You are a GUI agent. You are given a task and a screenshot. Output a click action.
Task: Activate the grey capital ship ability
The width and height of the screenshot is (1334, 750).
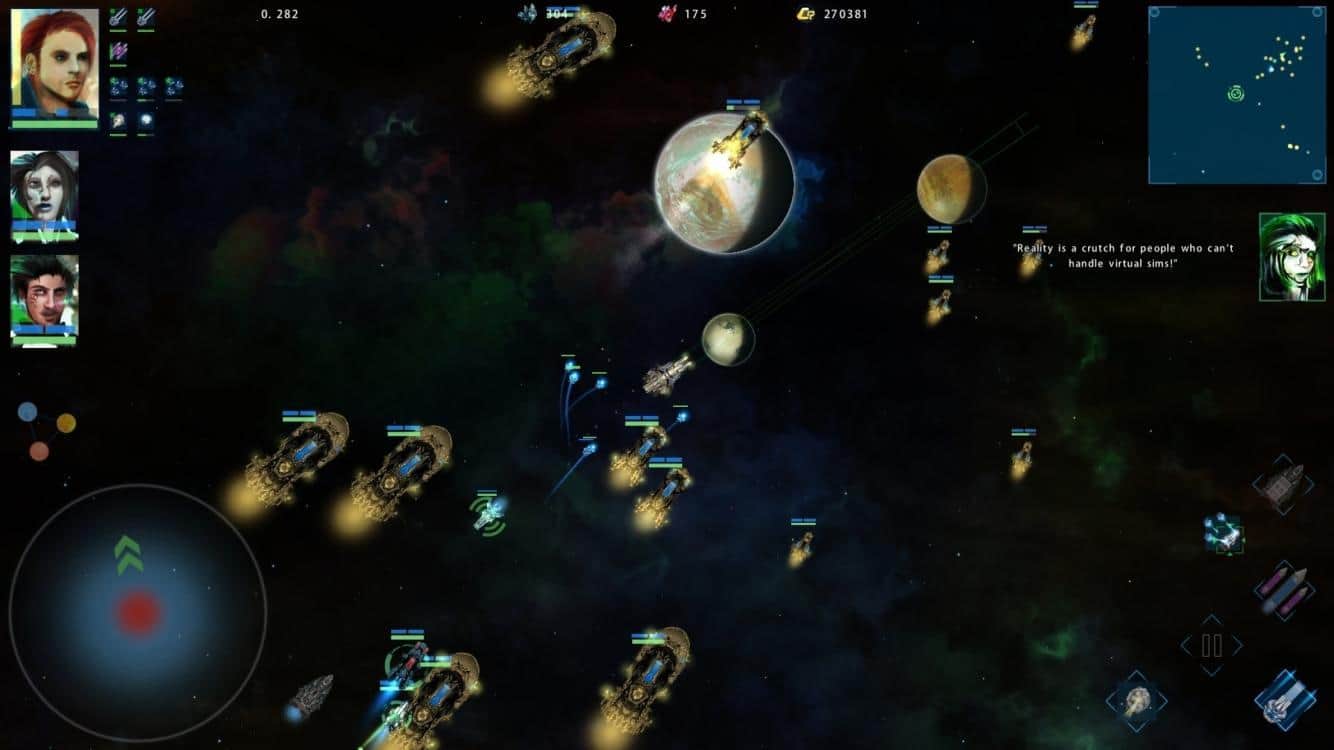tap(1283, 485)
